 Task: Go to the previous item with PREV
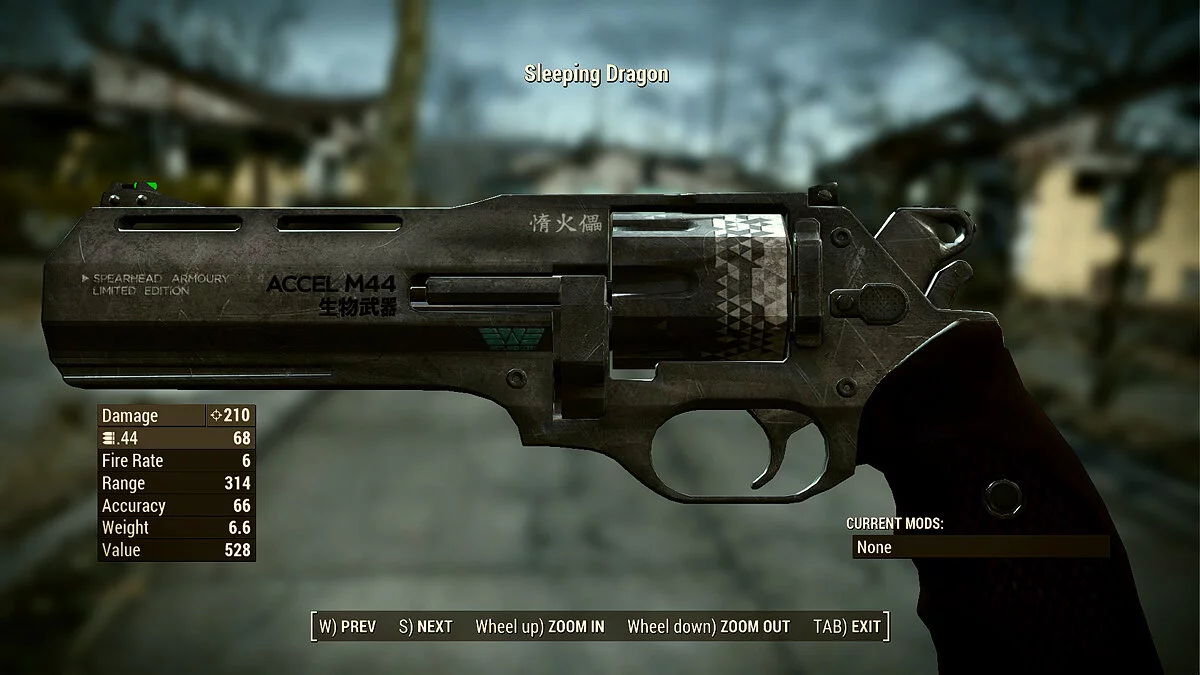pyautogui.click(x=347, y=627)
